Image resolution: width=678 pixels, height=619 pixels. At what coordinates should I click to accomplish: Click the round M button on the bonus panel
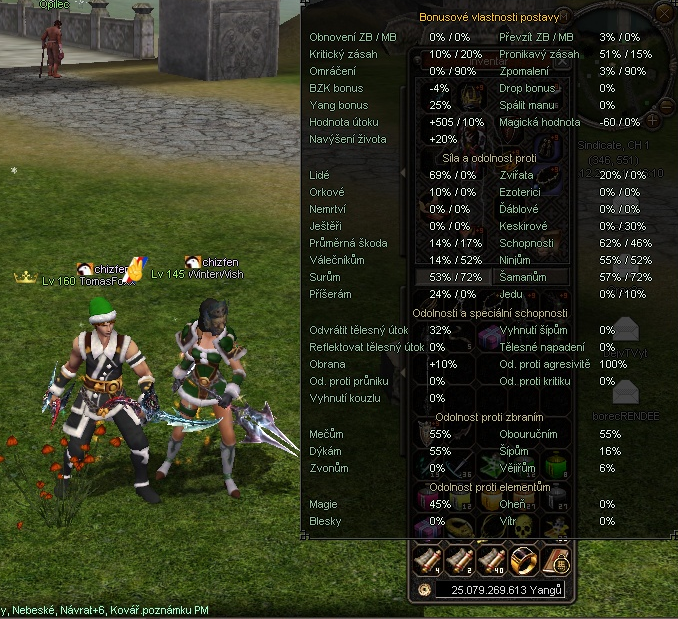tap(562, 17)
